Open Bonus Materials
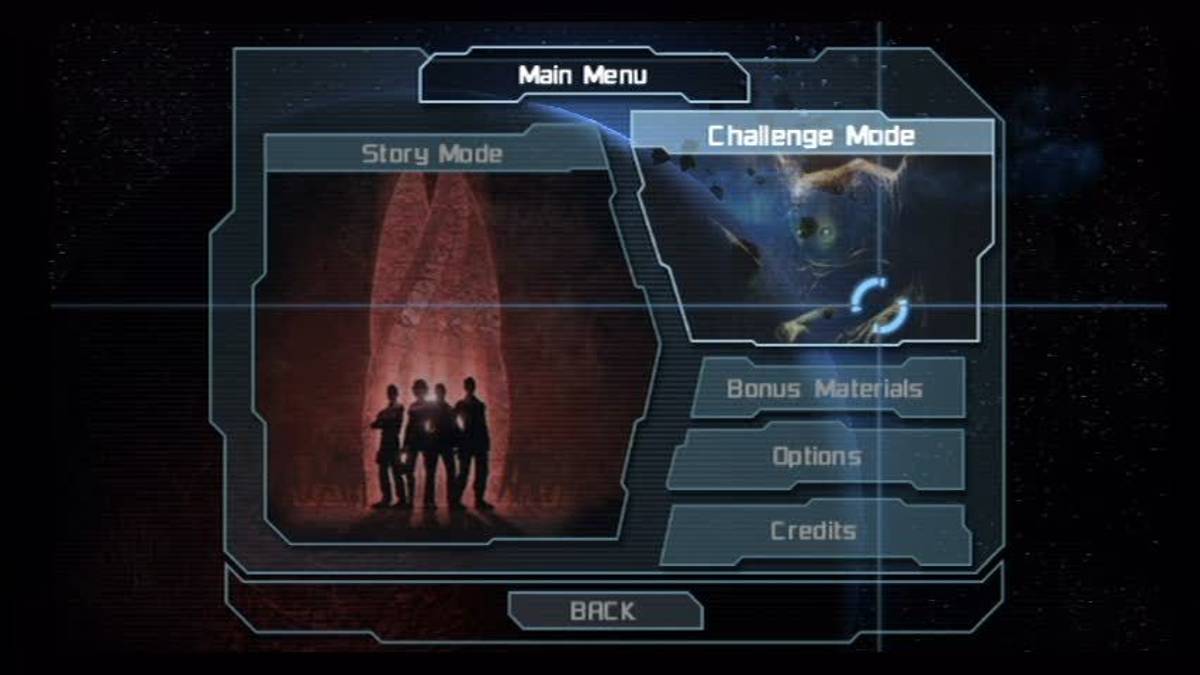 pyautogui.click(x=824, y=388)
